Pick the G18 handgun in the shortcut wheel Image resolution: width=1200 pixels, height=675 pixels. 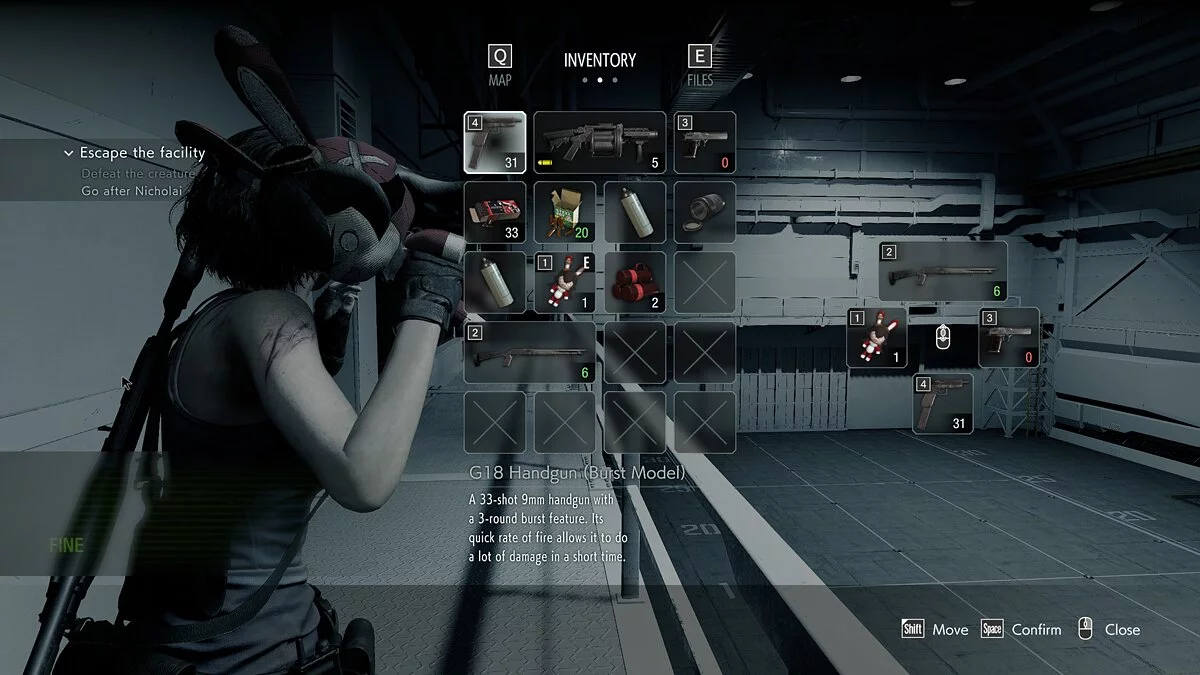tap(942, 403)
